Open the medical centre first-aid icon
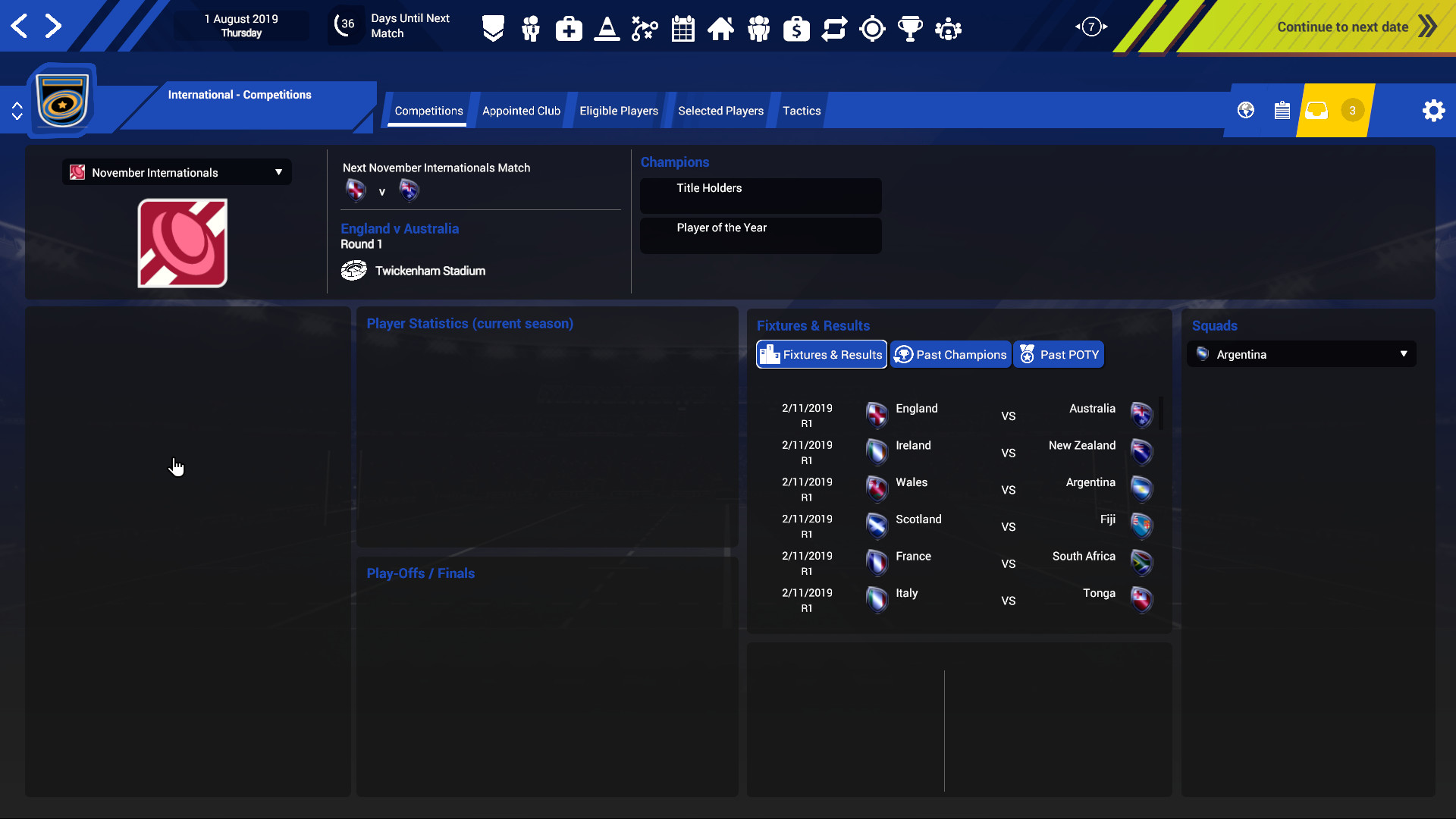The image size is (1456, 819). point(569,28)
